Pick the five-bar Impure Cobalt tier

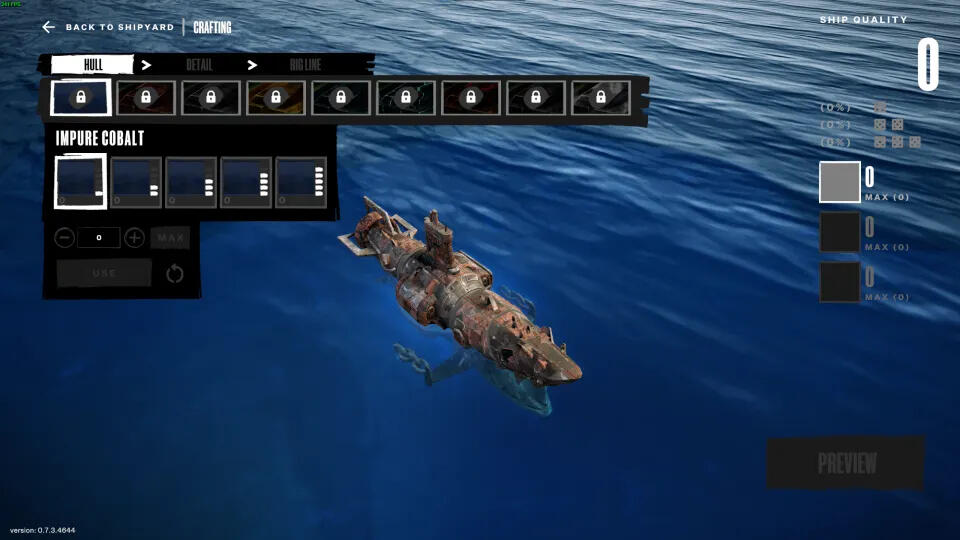coord(301,182)
